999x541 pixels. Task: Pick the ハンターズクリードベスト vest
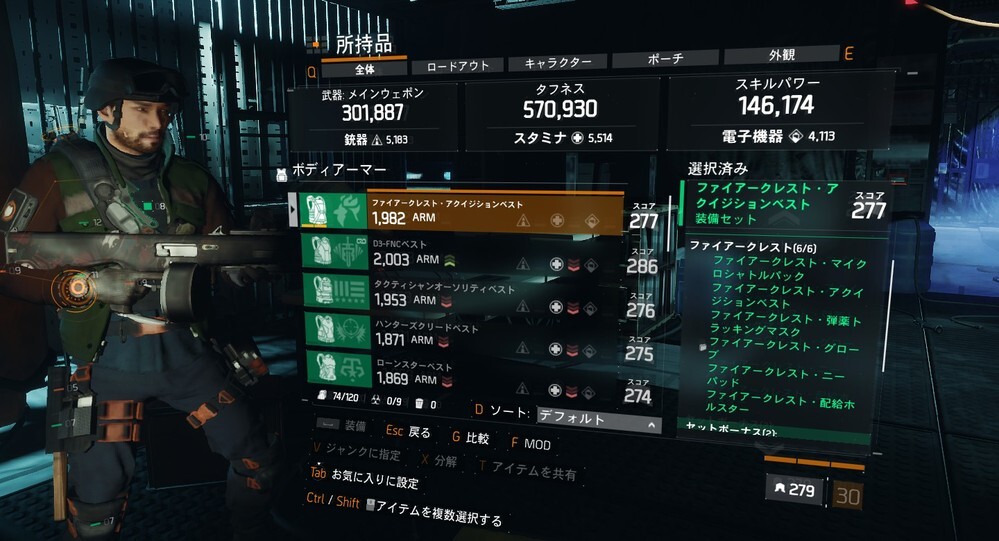point(465,334)
